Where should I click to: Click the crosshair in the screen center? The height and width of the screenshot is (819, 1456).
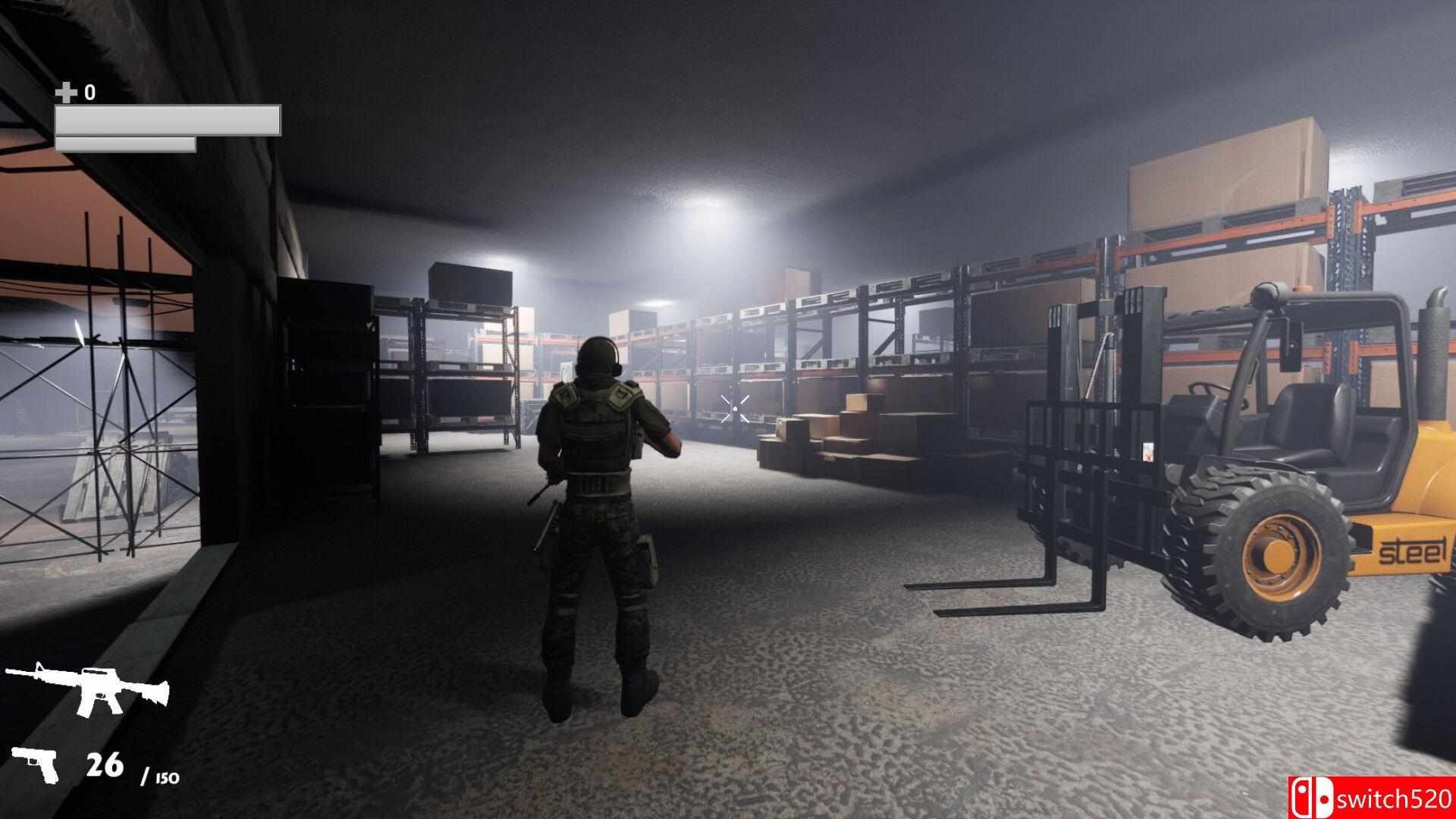(736, 407)
